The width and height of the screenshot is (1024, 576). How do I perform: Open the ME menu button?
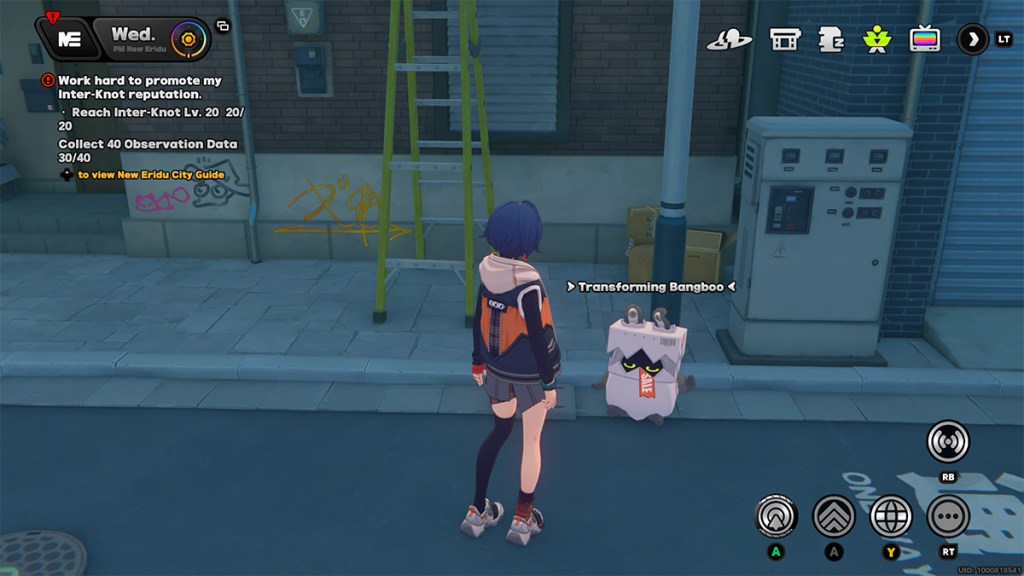(x=69, y=39)
